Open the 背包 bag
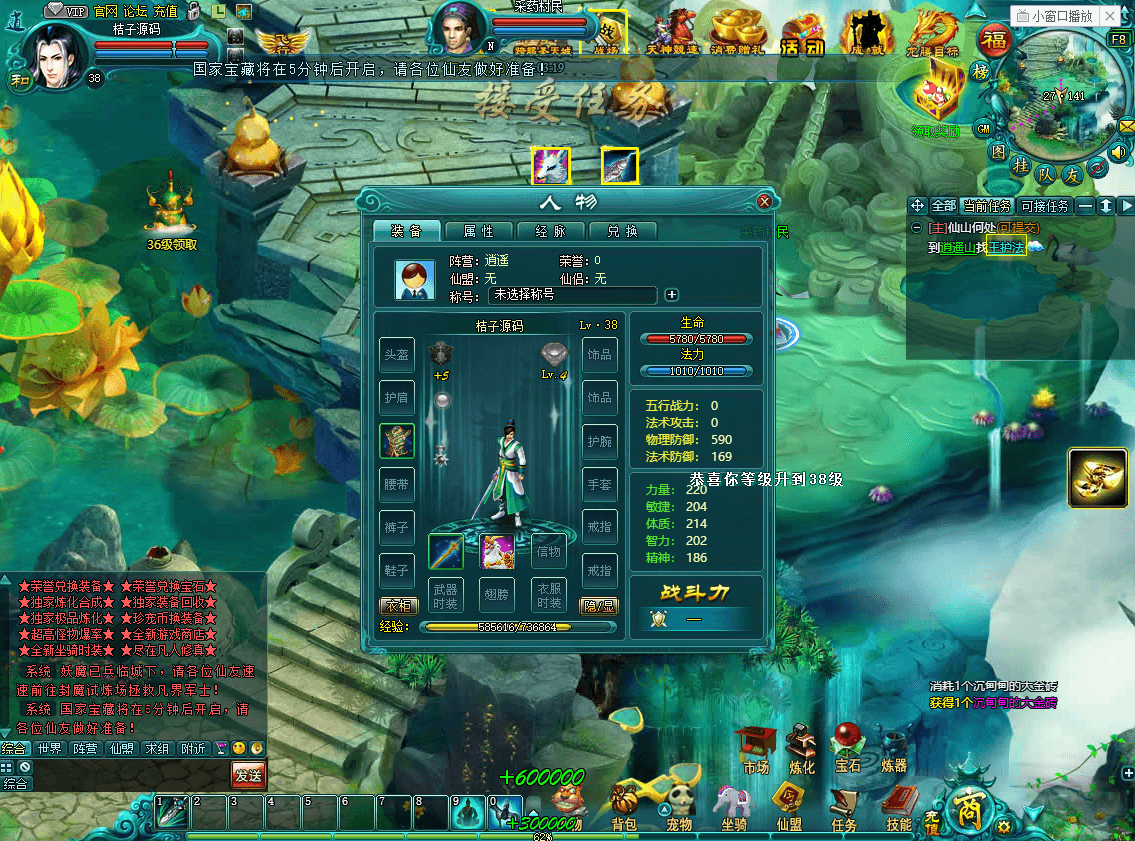The height and width of the screenshot is (841, 1135). (x=625, y=806)
